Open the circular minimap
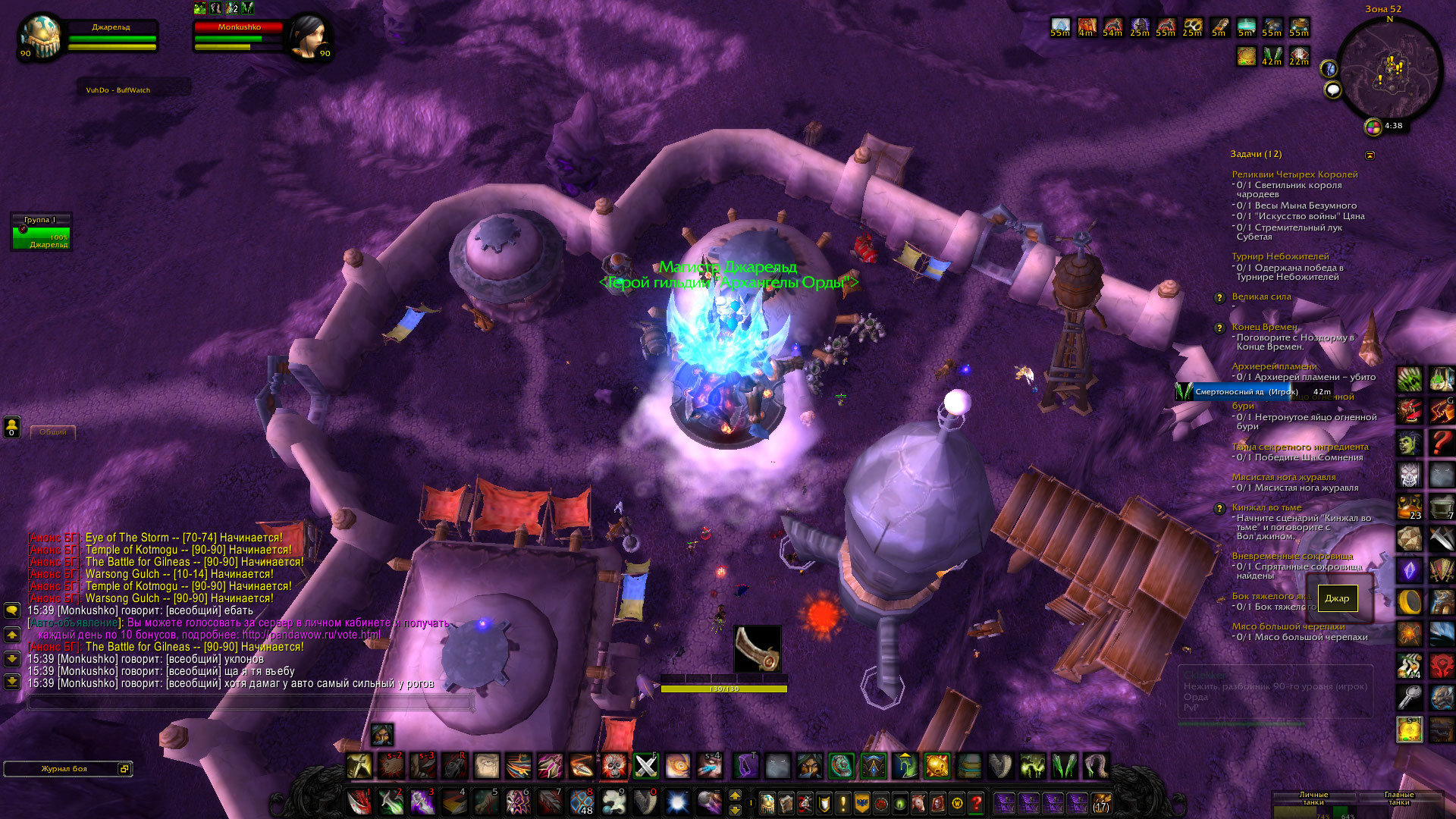Viewport: 1456px width, 819px height. pos(1390,71)
